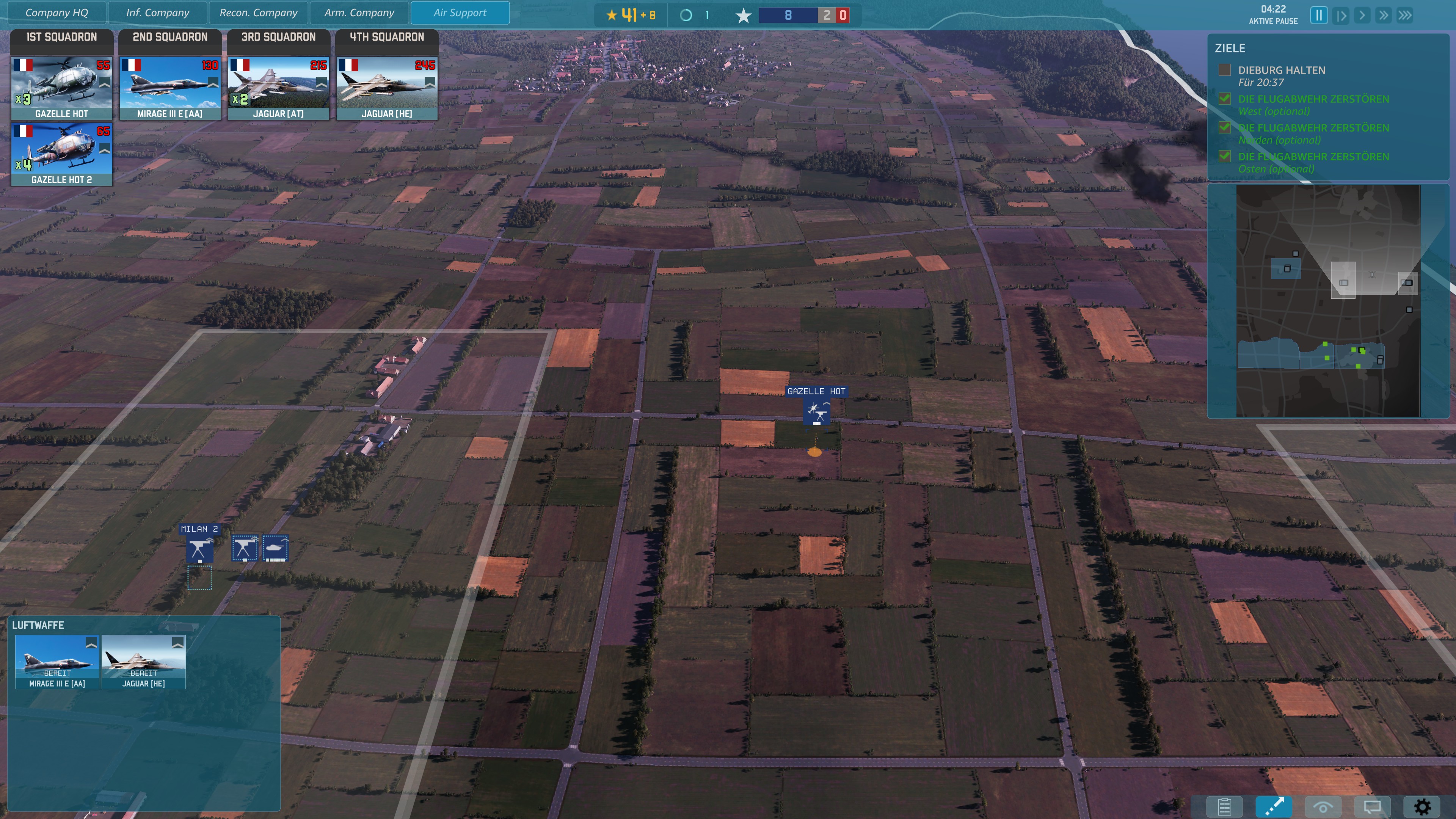The height and width of the screenshot is (819, 1456).
Task: Call in the ready Jaguar [HE] Luftwaffe plane
Action: [x=144, y=661]
